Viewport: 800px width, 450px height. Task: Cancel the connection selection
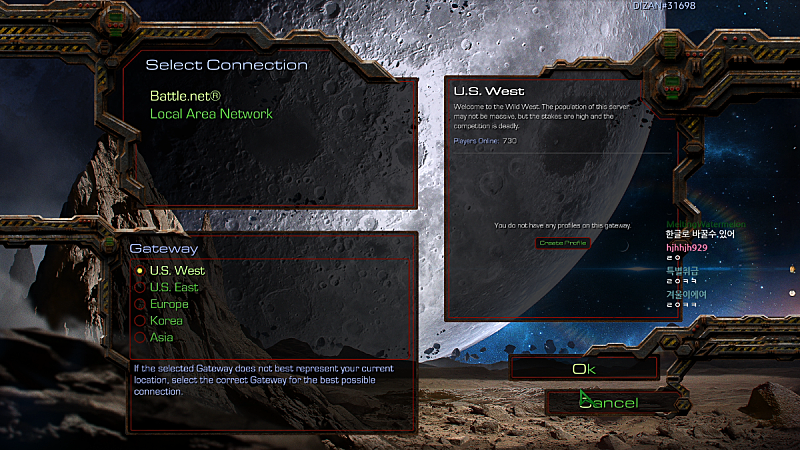pos(607,403)
